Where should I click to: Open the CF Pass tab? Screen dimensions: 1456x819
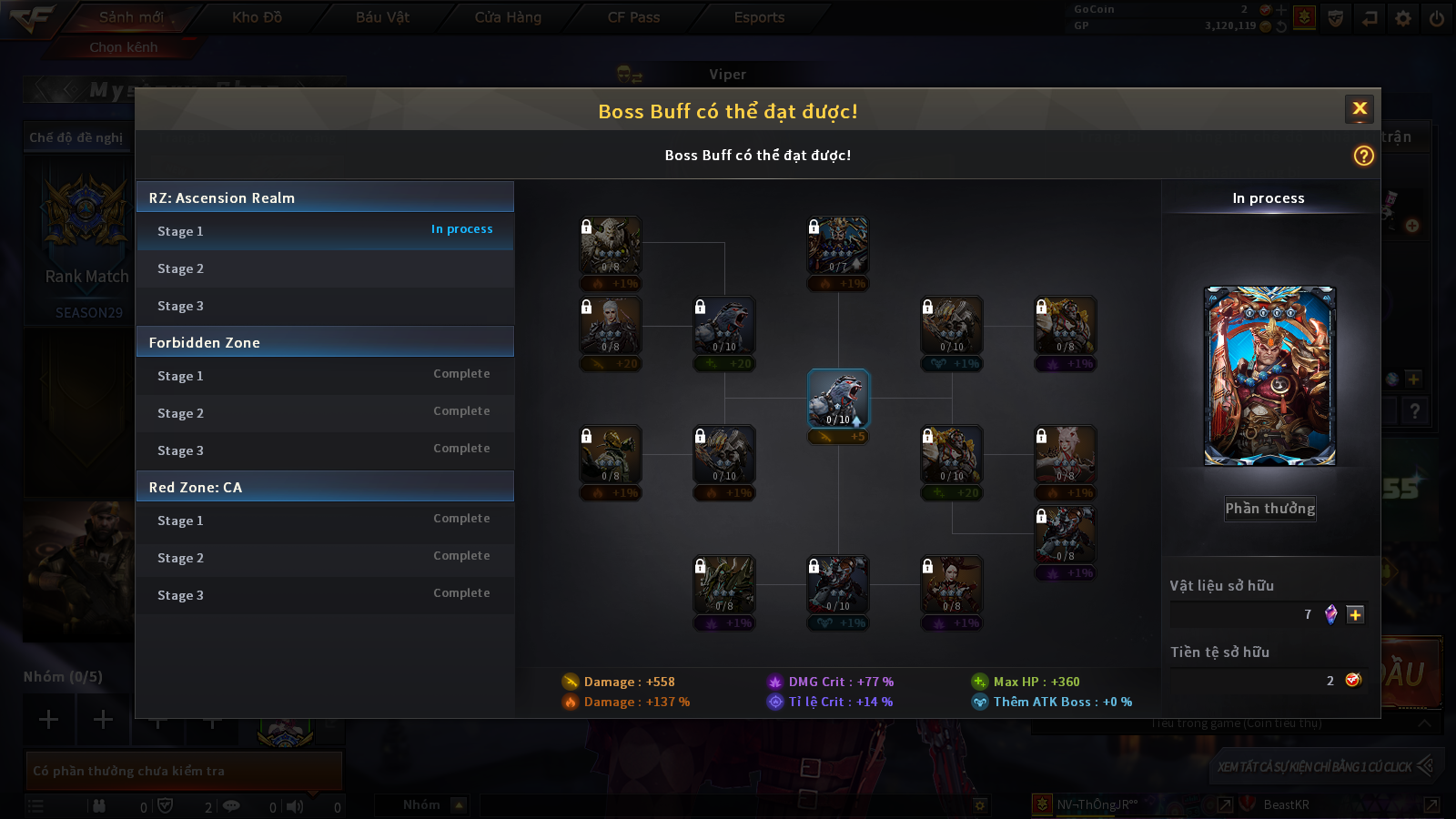633,17
